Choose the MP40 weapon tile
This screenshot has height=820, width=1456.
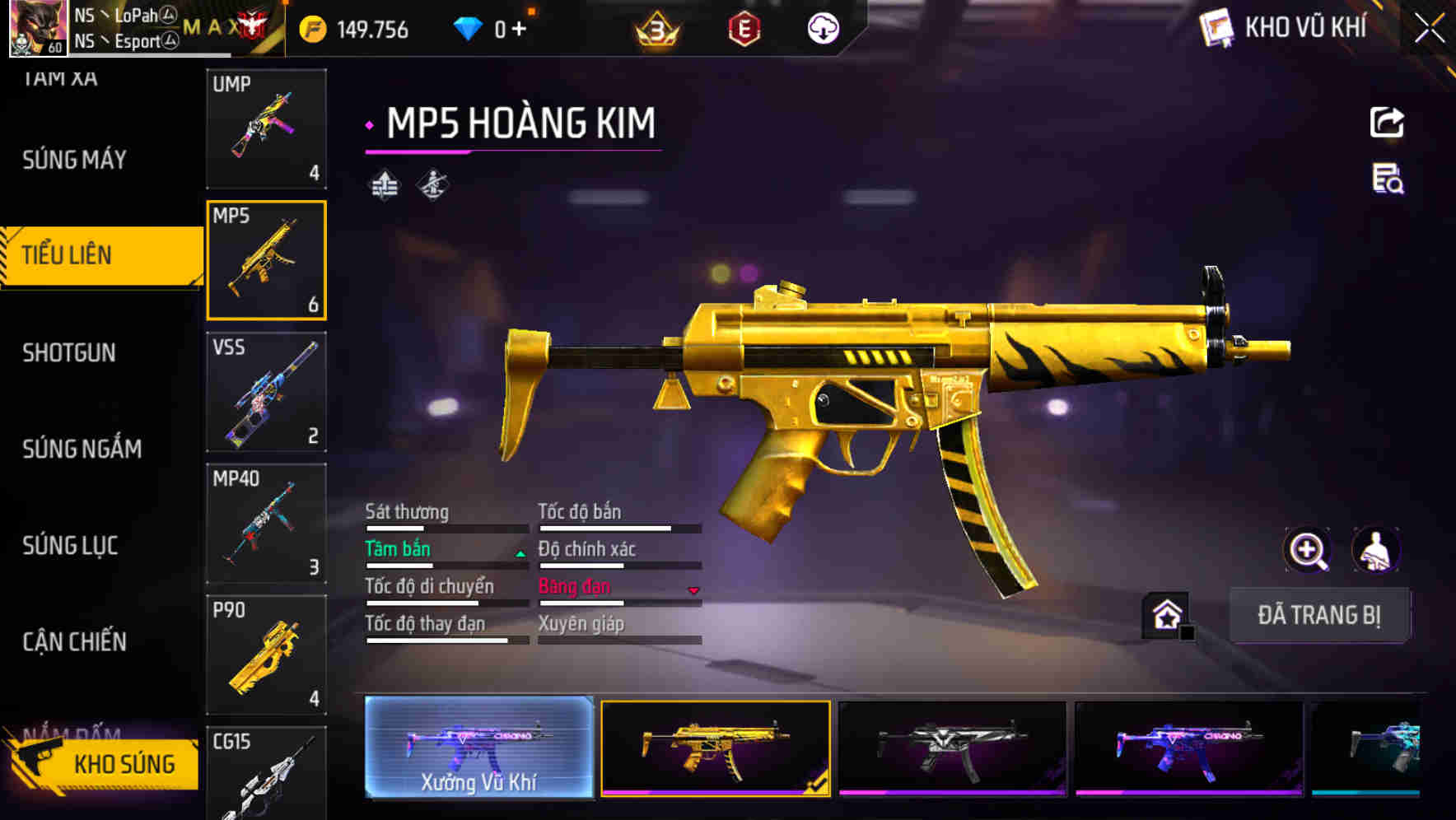[x=266, y=524]
